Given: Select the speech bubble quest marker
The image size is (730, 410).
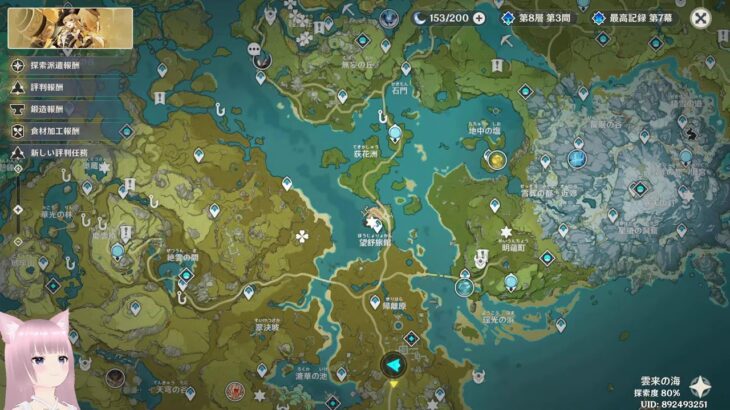Looking at the screenshot, I should click(x=254, y=49).
